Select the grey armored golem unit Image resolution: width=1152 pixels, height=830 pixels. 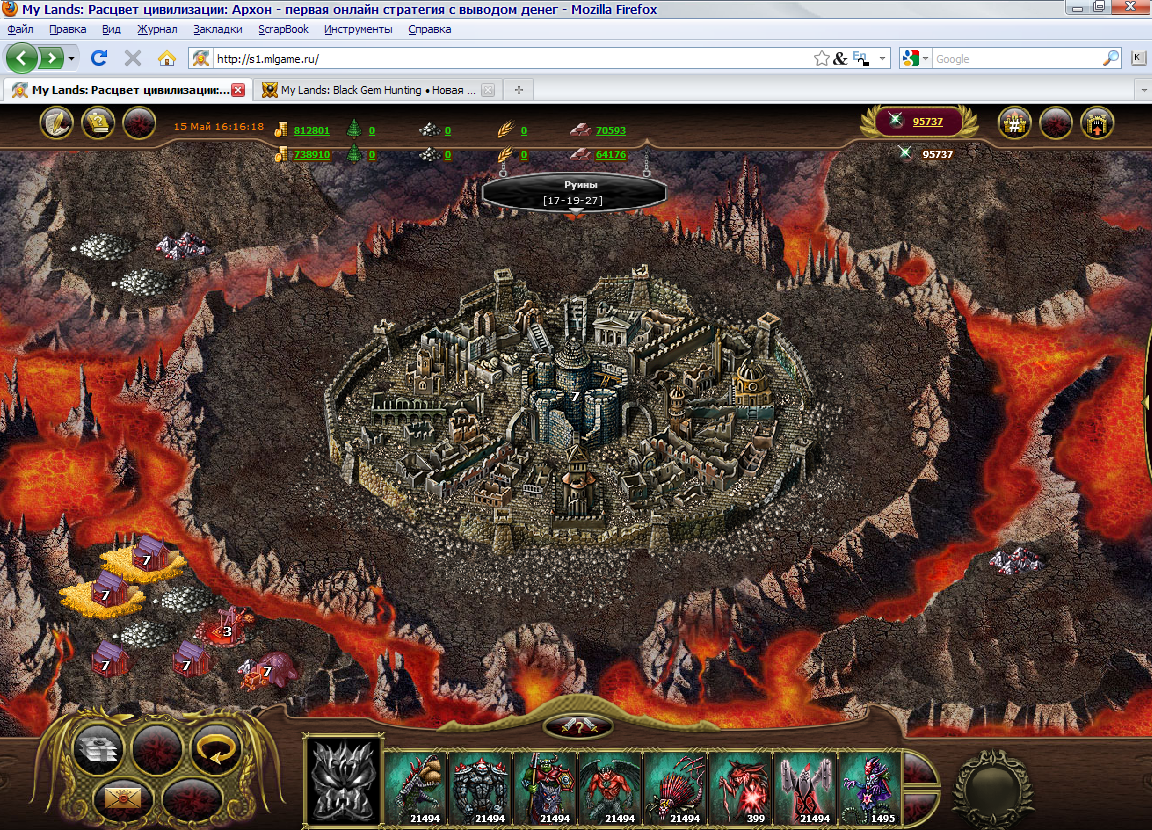pyautogui.click(x=480, y=786)
